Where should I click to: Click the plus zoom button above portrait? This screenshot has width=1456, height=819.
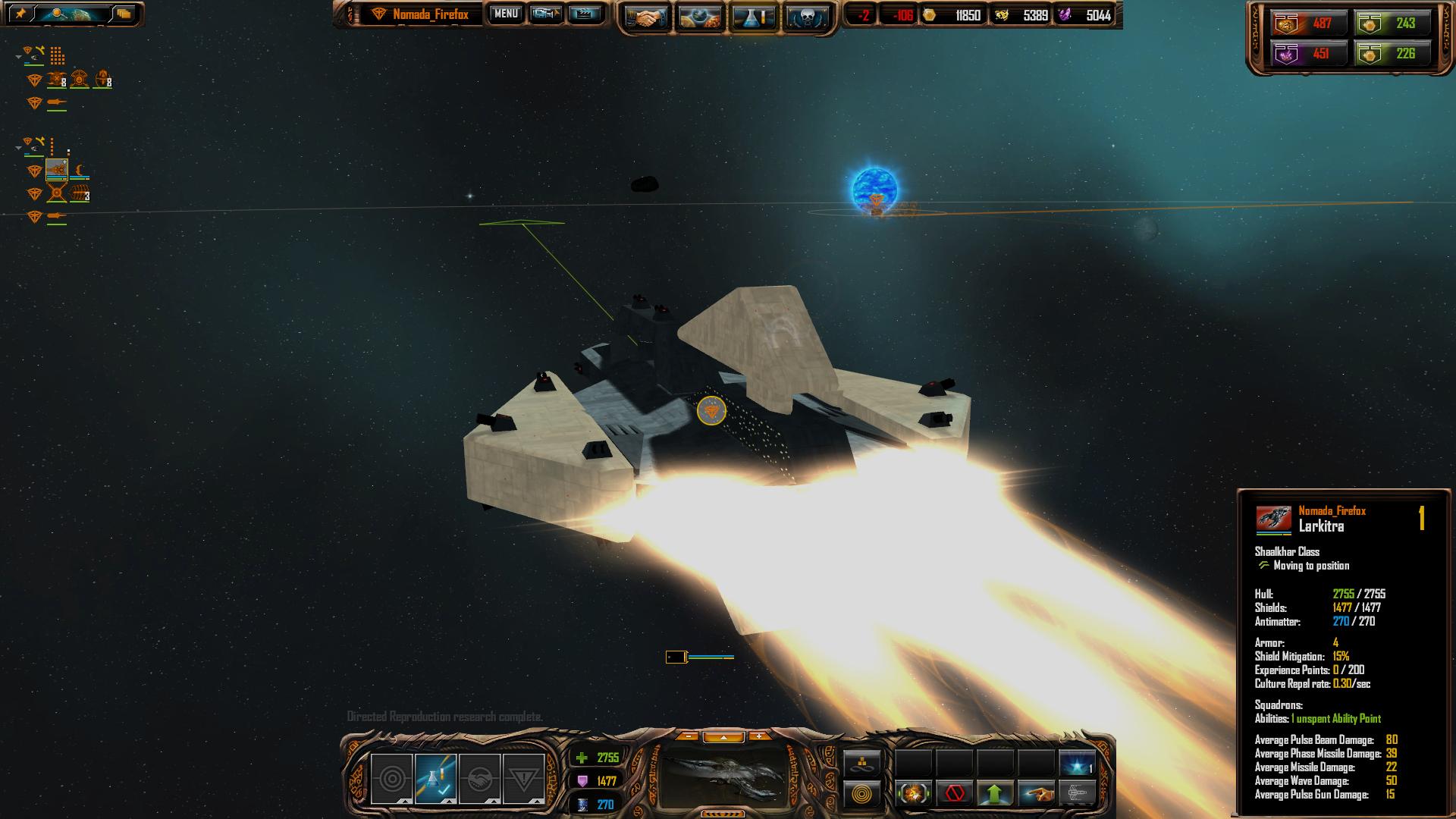[x=758, y=736]
